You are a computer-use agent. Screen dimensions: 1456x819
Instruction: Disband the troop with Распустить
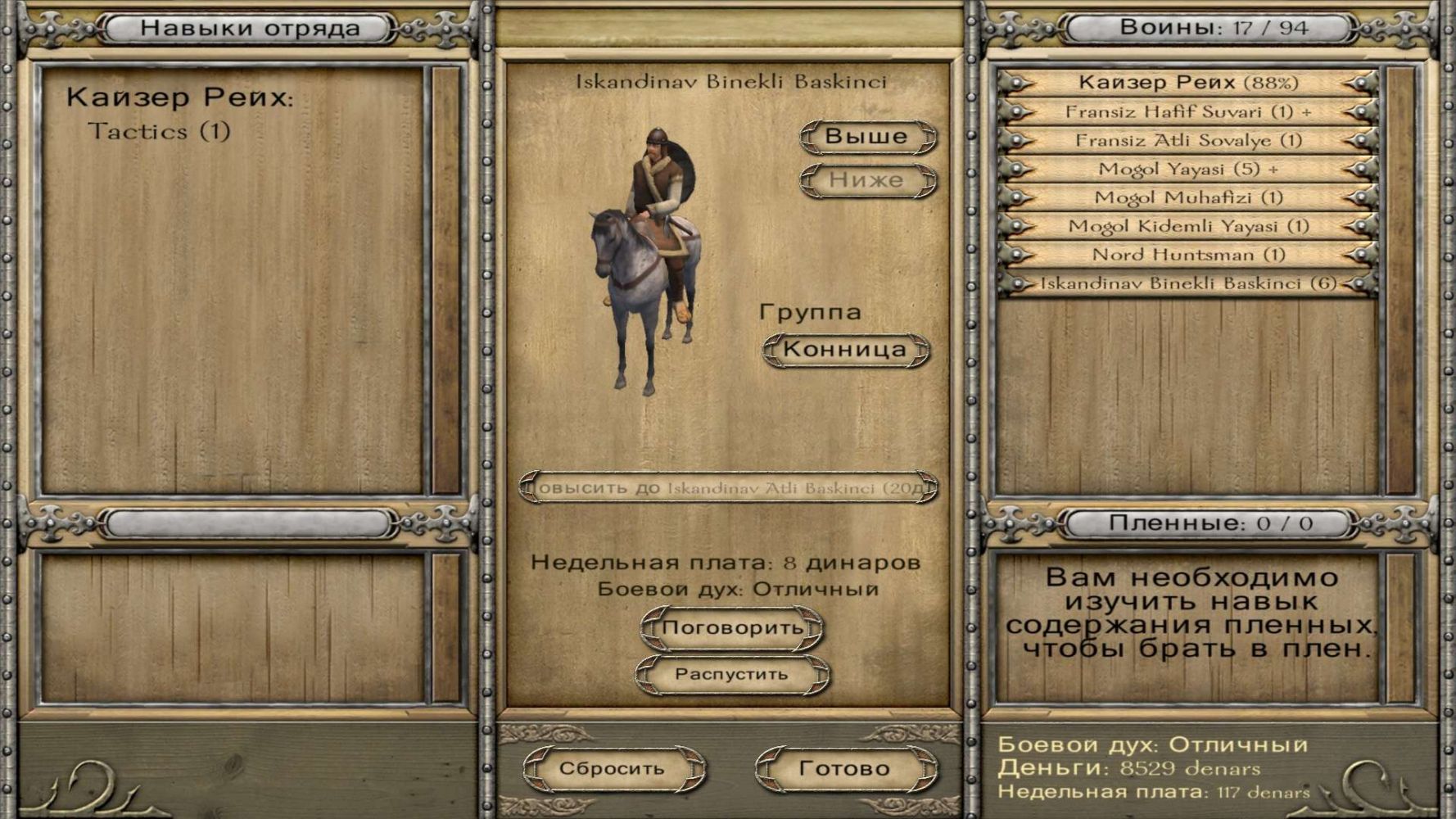[x=732, y=675]
